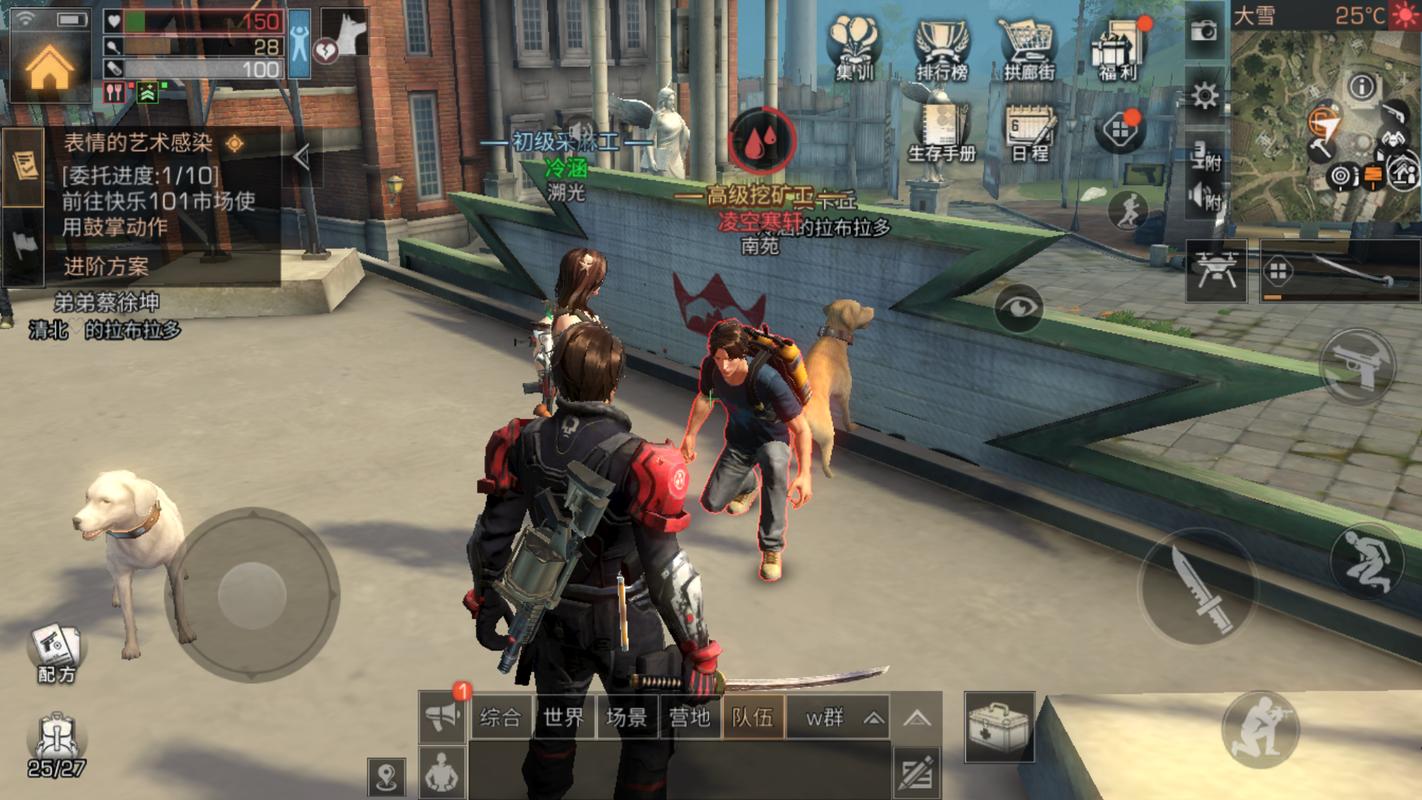Open the 福利 rewards gift
The image size is (1422, 800).
pos(1119,48)
